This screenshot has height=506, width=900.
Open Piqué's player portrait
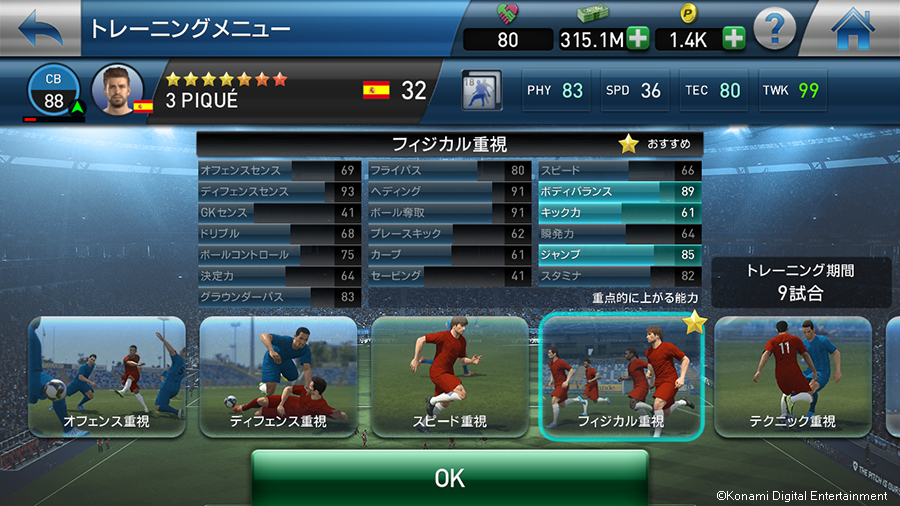[x=117, y=90]
